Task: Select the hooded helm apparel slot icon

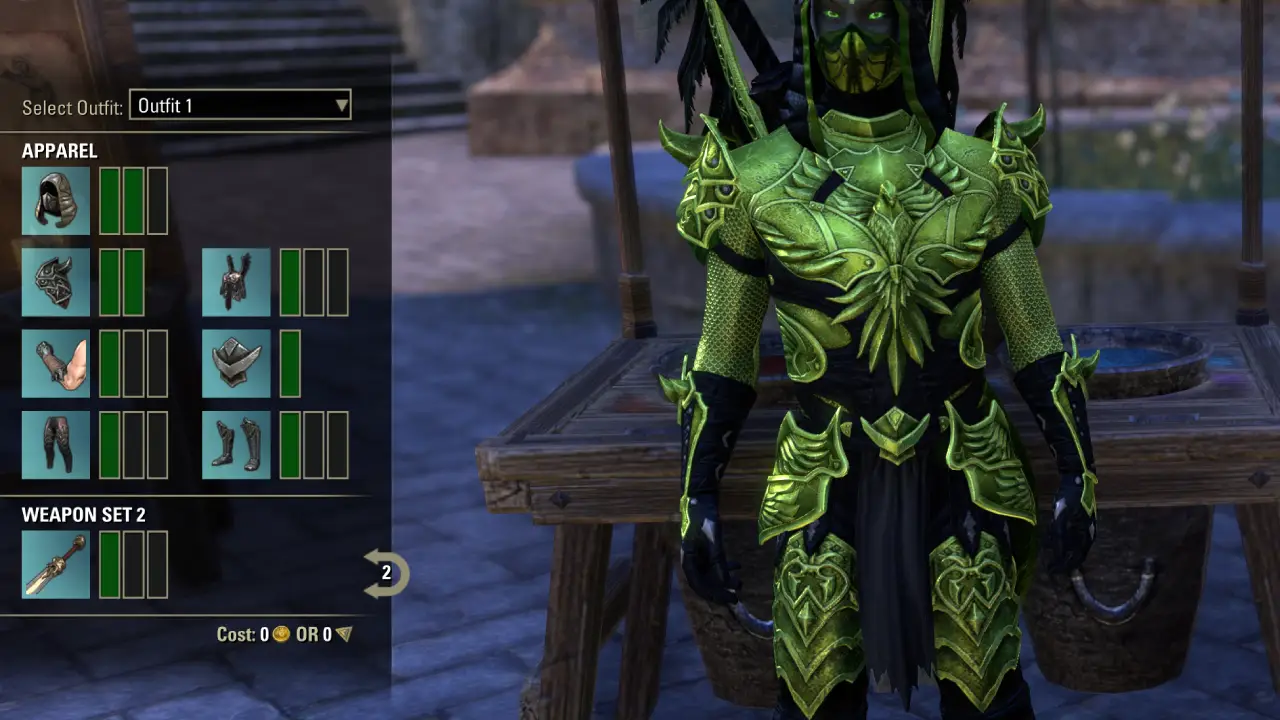Action: click(x=55, y=200)
